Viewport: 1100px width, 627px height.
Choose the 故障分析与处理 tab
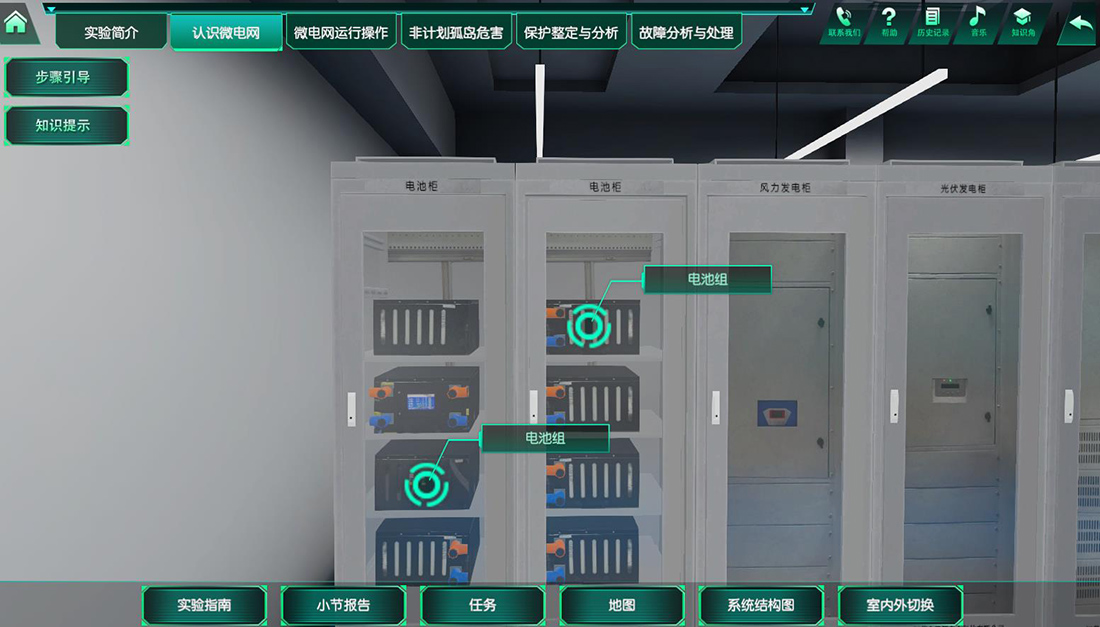(686, 33)
